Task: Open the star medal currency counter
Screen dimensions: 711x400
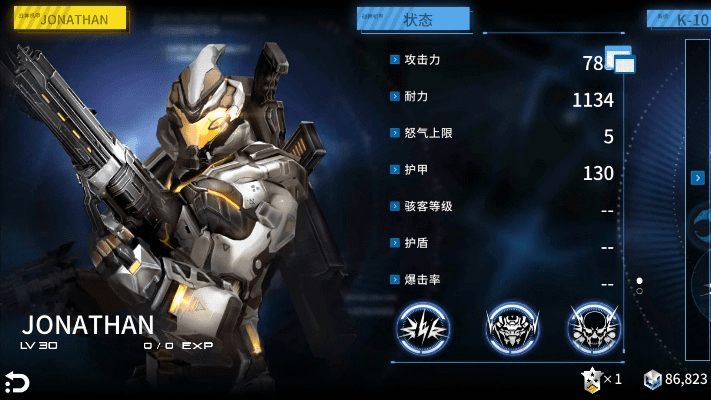Action: pos(602,379)
